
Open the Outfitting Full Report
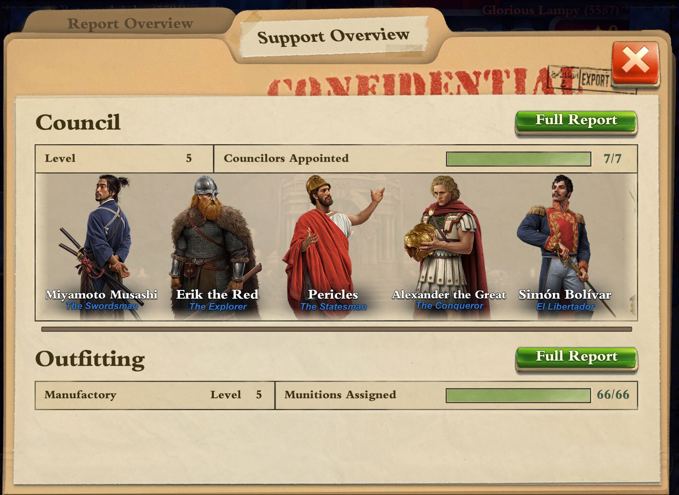pyautogui.click(x=576, y=357)
